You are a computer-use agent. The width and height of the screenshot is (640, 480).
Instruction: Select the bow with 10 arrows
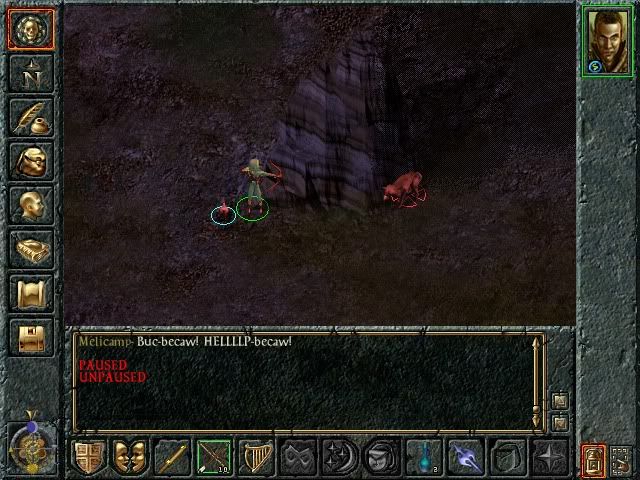point(213,458)
